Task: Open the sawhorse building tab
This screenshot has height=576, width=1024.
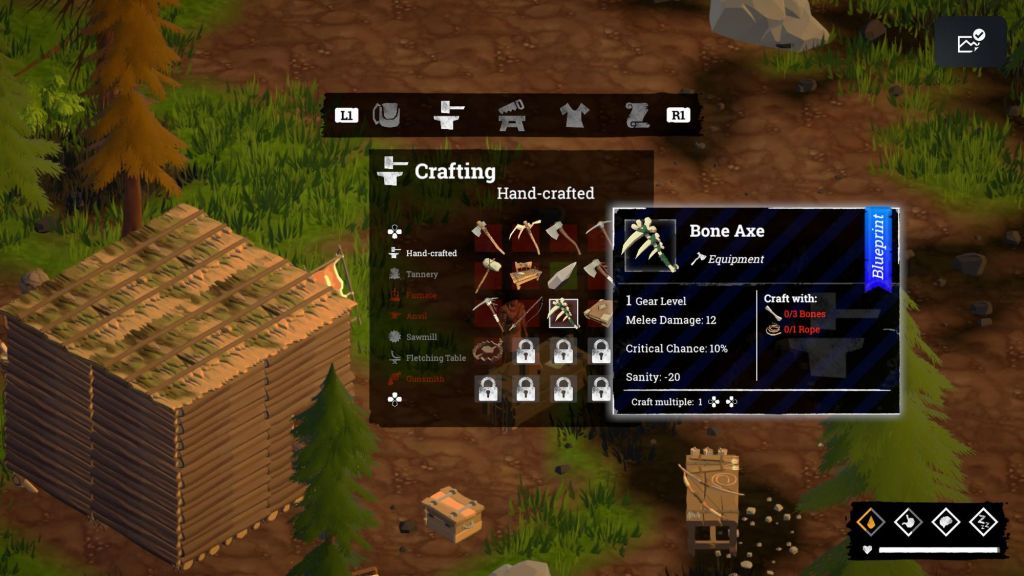Action: pyautogui.click(x=512, y=115)
